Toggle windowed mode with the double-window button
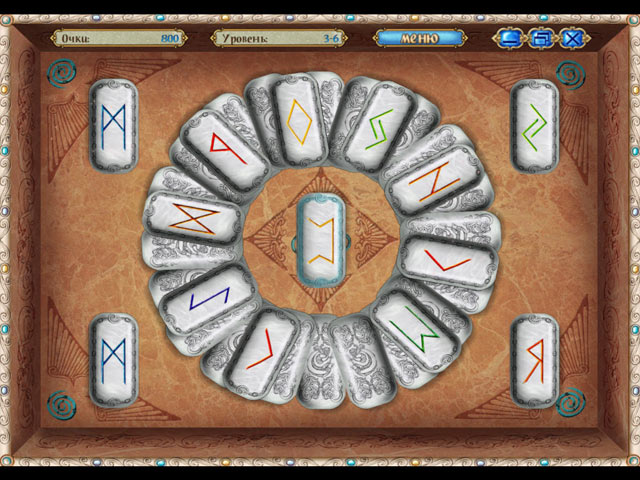The image size is (640, 480). click(x=541, y=39)
